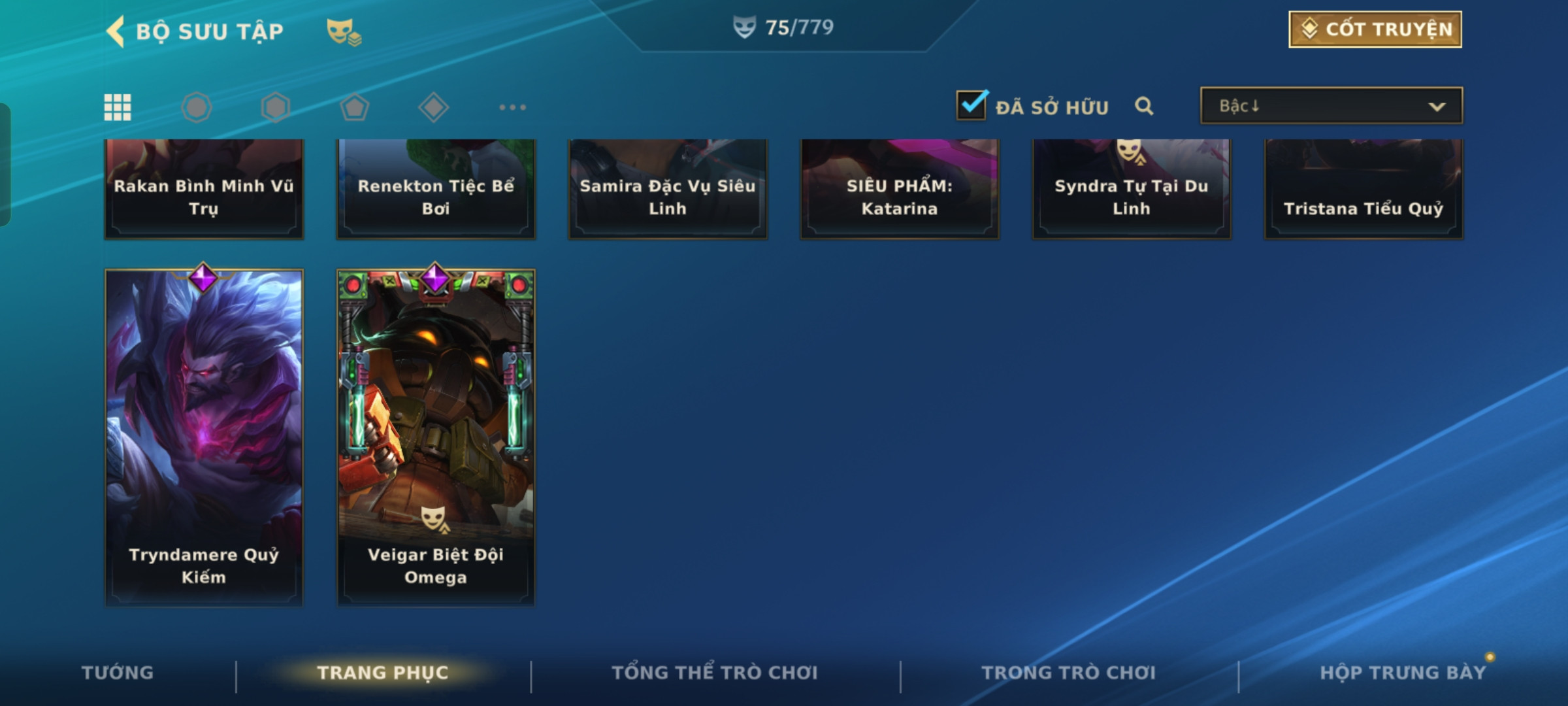The height and width of the screenshot is (706, 1568).
Task: Select the all-skins grid filter
Action: [x=118, y=107]
